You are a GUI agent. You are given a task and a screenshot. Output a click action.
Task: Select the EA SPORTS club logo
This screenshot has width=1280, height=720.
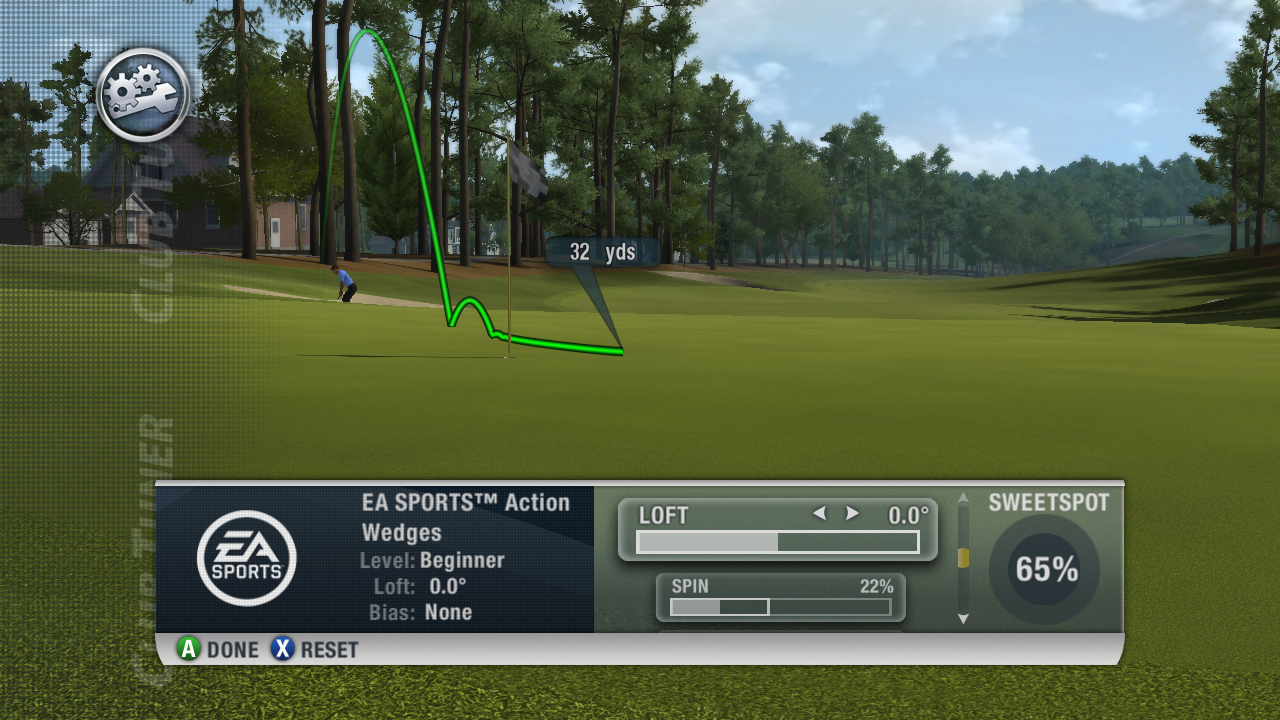(246, 558)
